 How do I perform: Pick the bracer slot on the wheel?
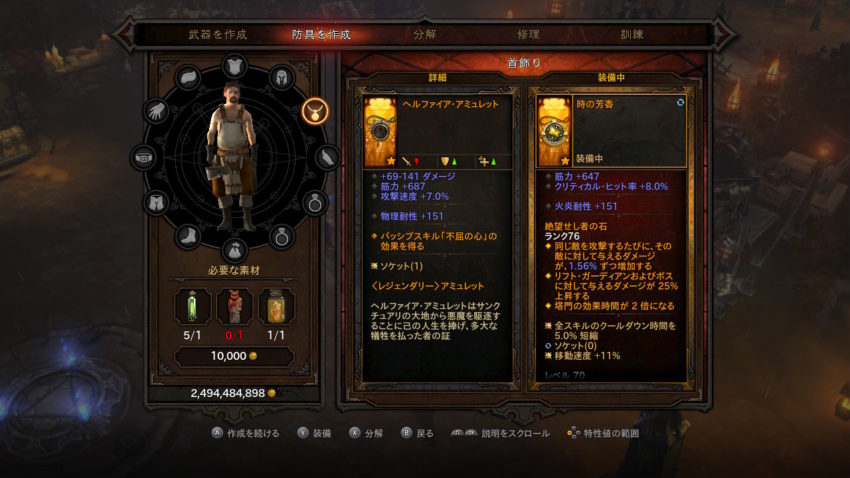327,157
